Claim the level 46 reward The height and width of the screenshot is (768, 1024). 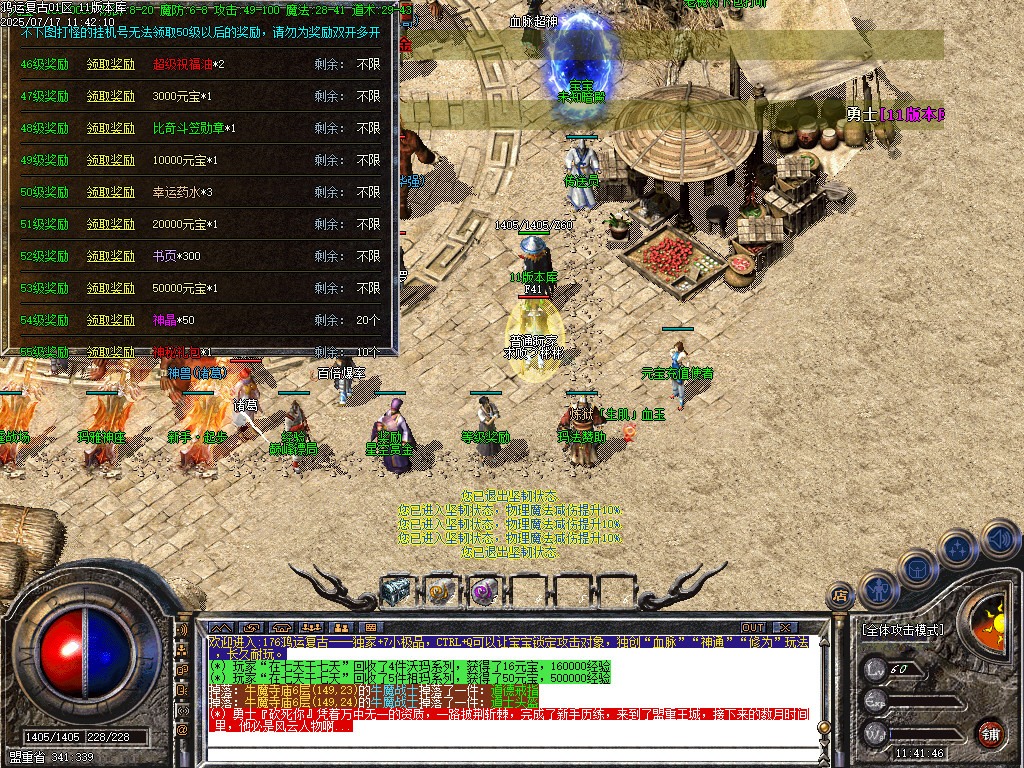pos(110,65)
